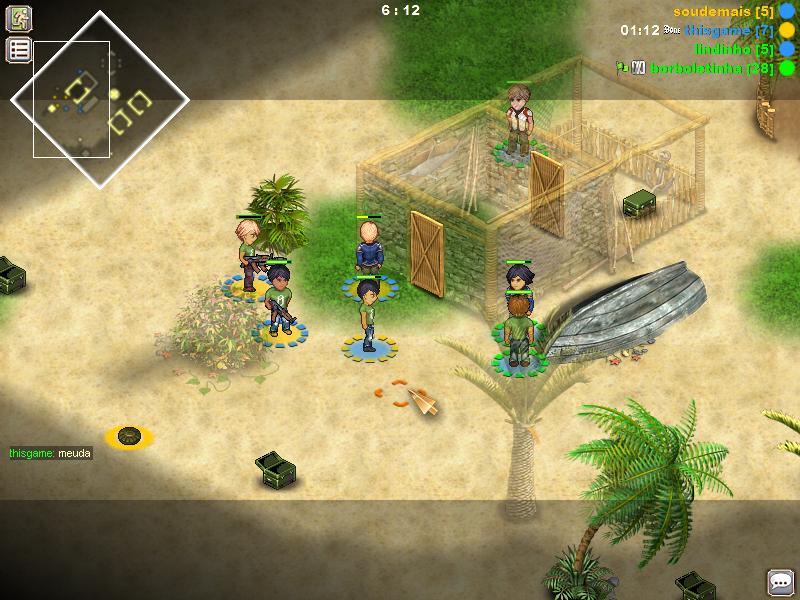Open the chat speech bubble button
This screenshot has height=600, width=800.
pos(780,581)
